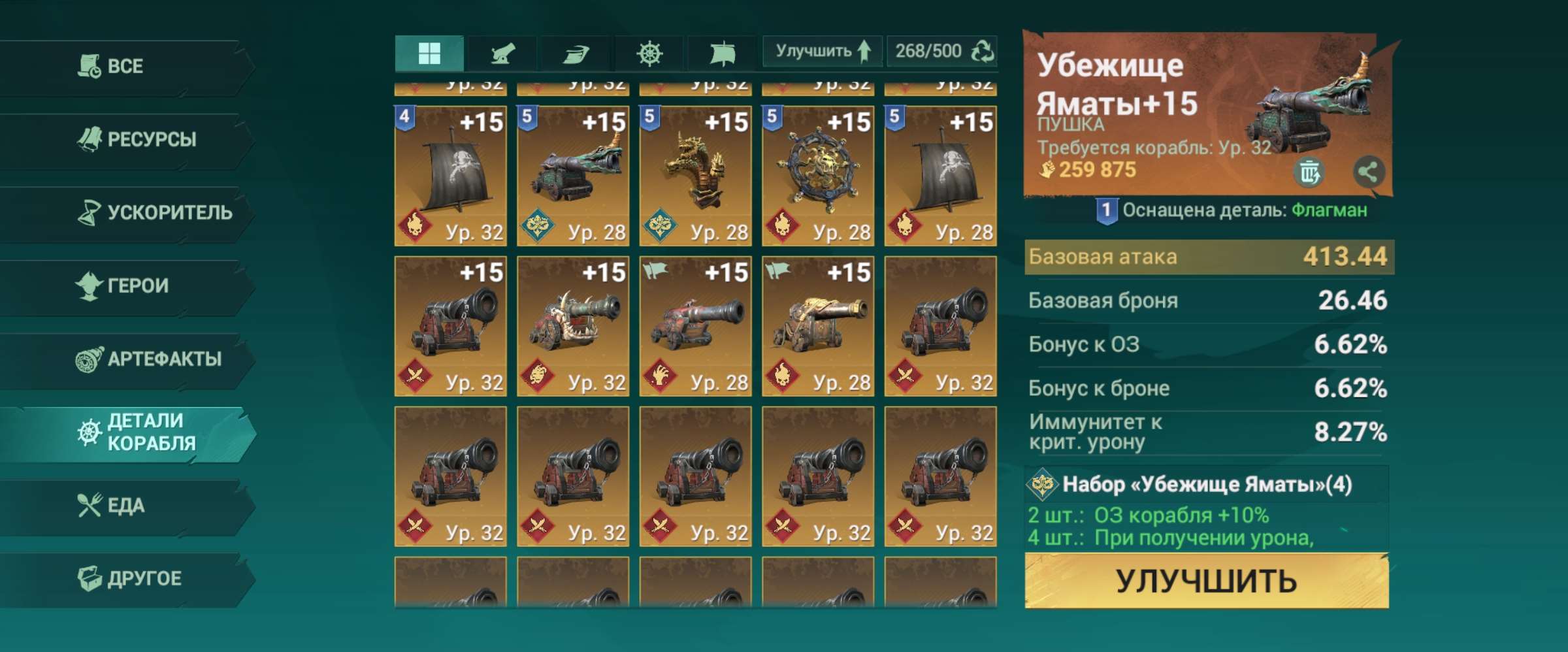1568x652 pixels.
Task: Filter by ship wheel parts tab
Action: (649, 52)
